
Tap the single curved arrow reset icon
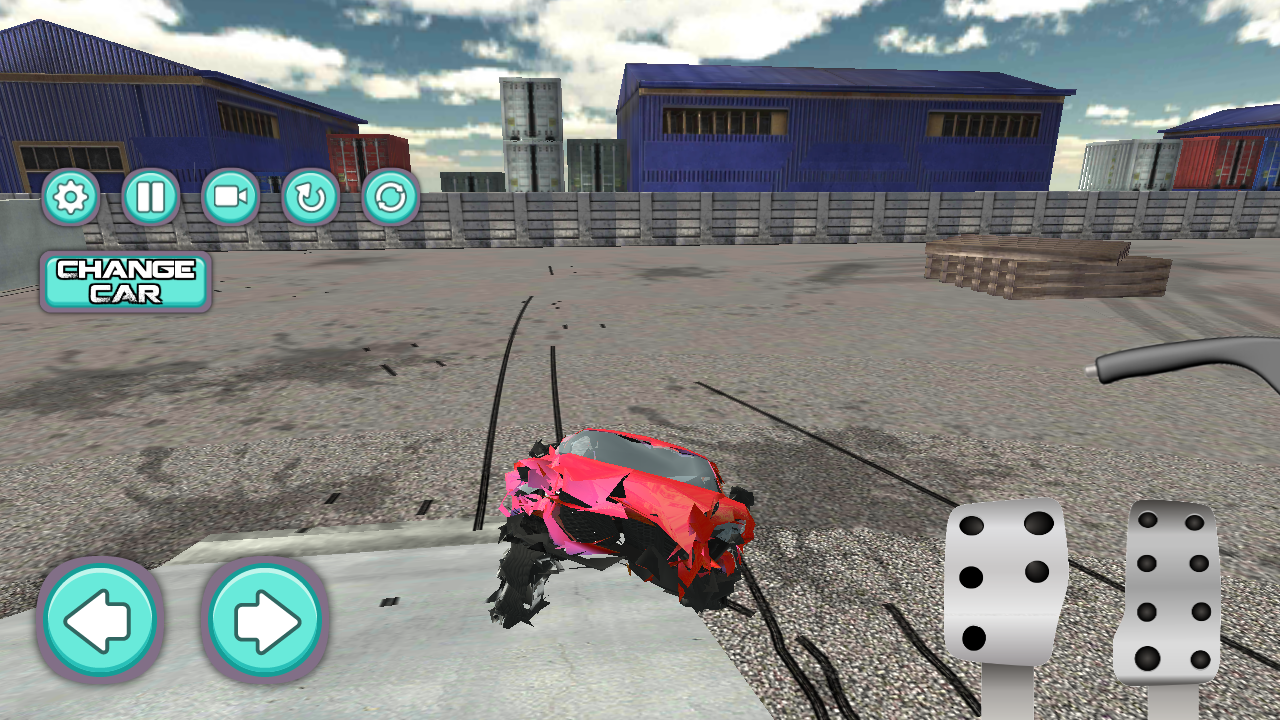[x=310, y=197]
